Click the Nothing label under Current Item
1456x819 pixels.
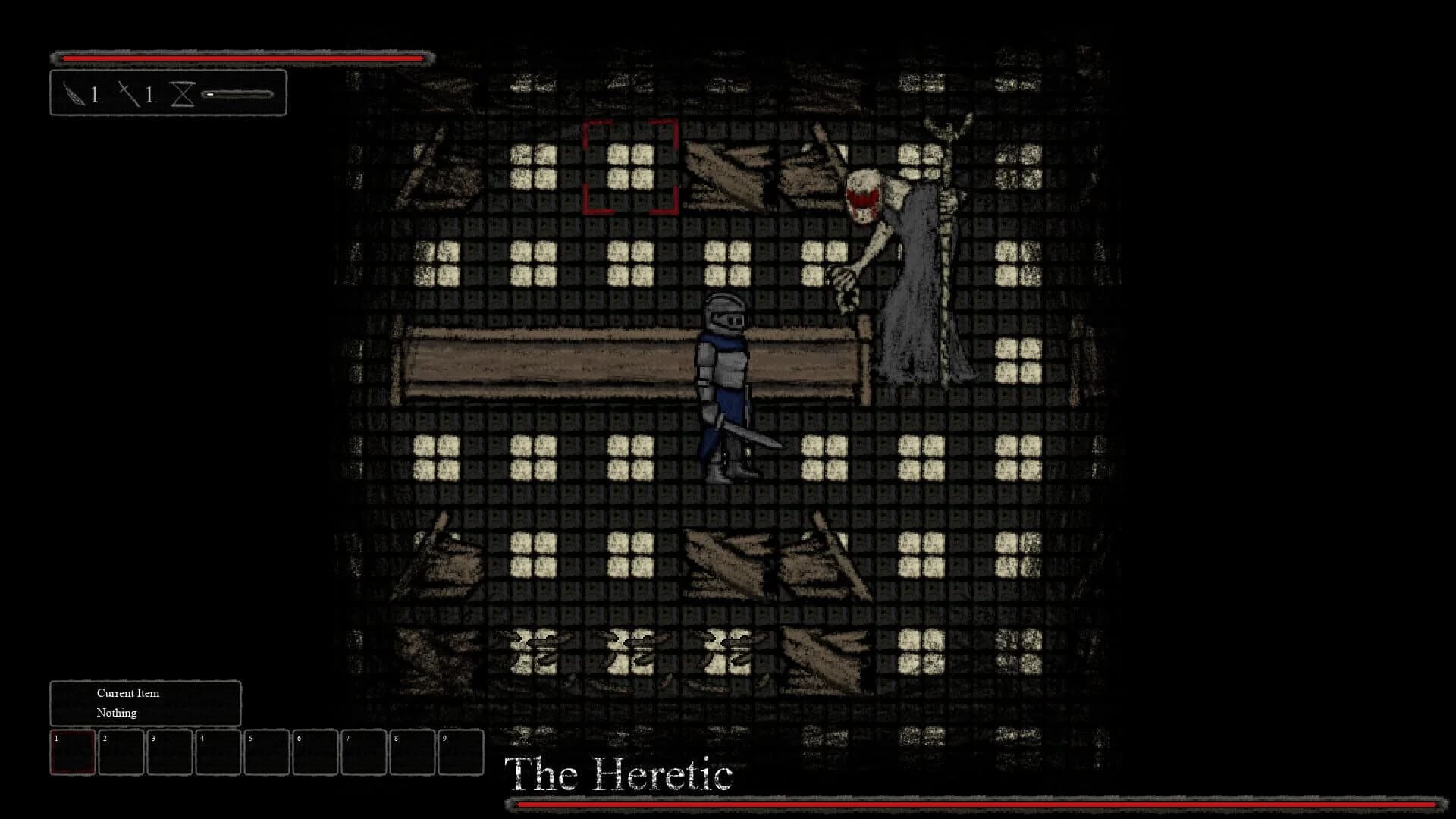click(x=115, y=713)
